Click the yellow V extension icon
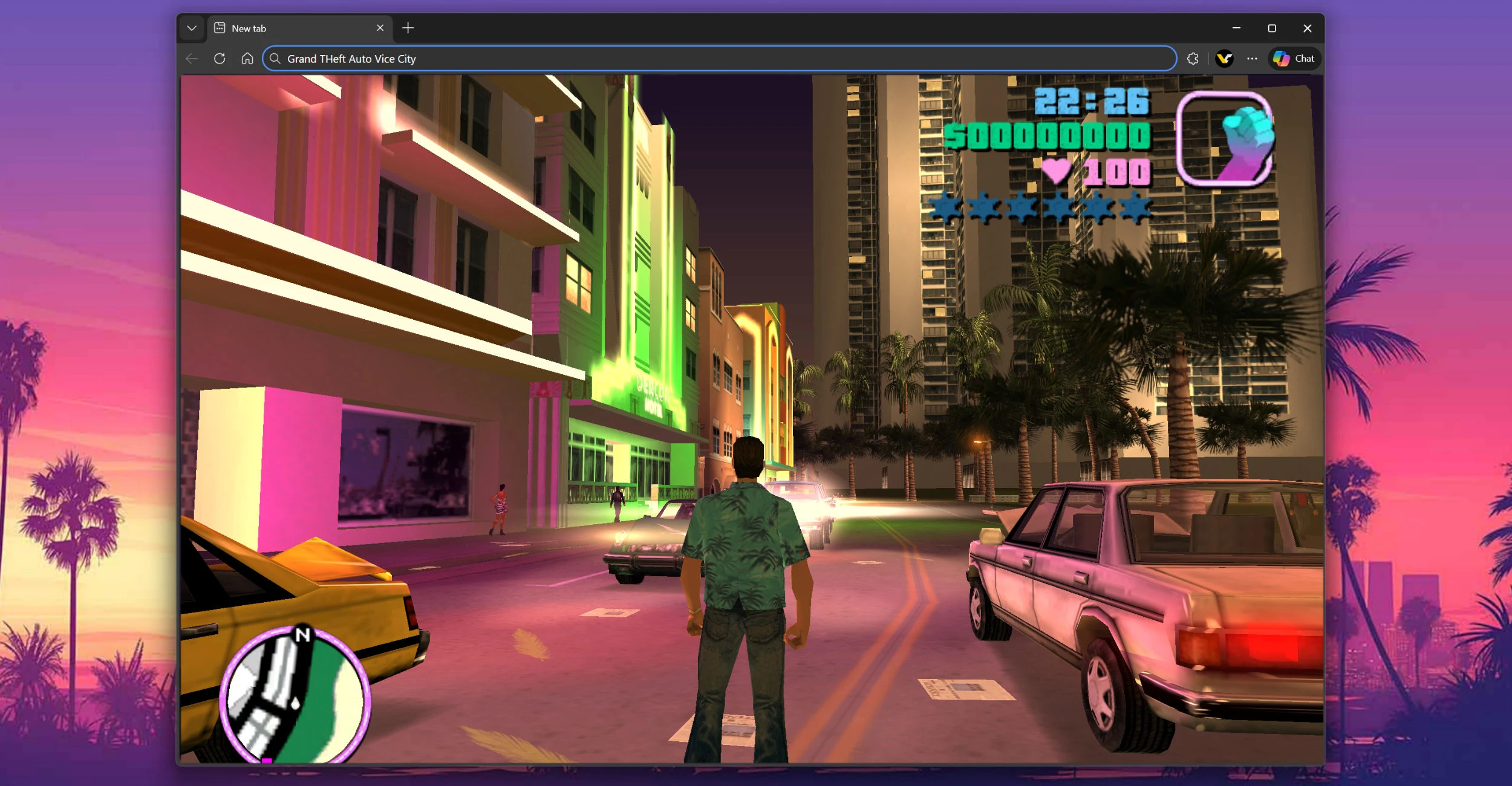 point(1224,59)
